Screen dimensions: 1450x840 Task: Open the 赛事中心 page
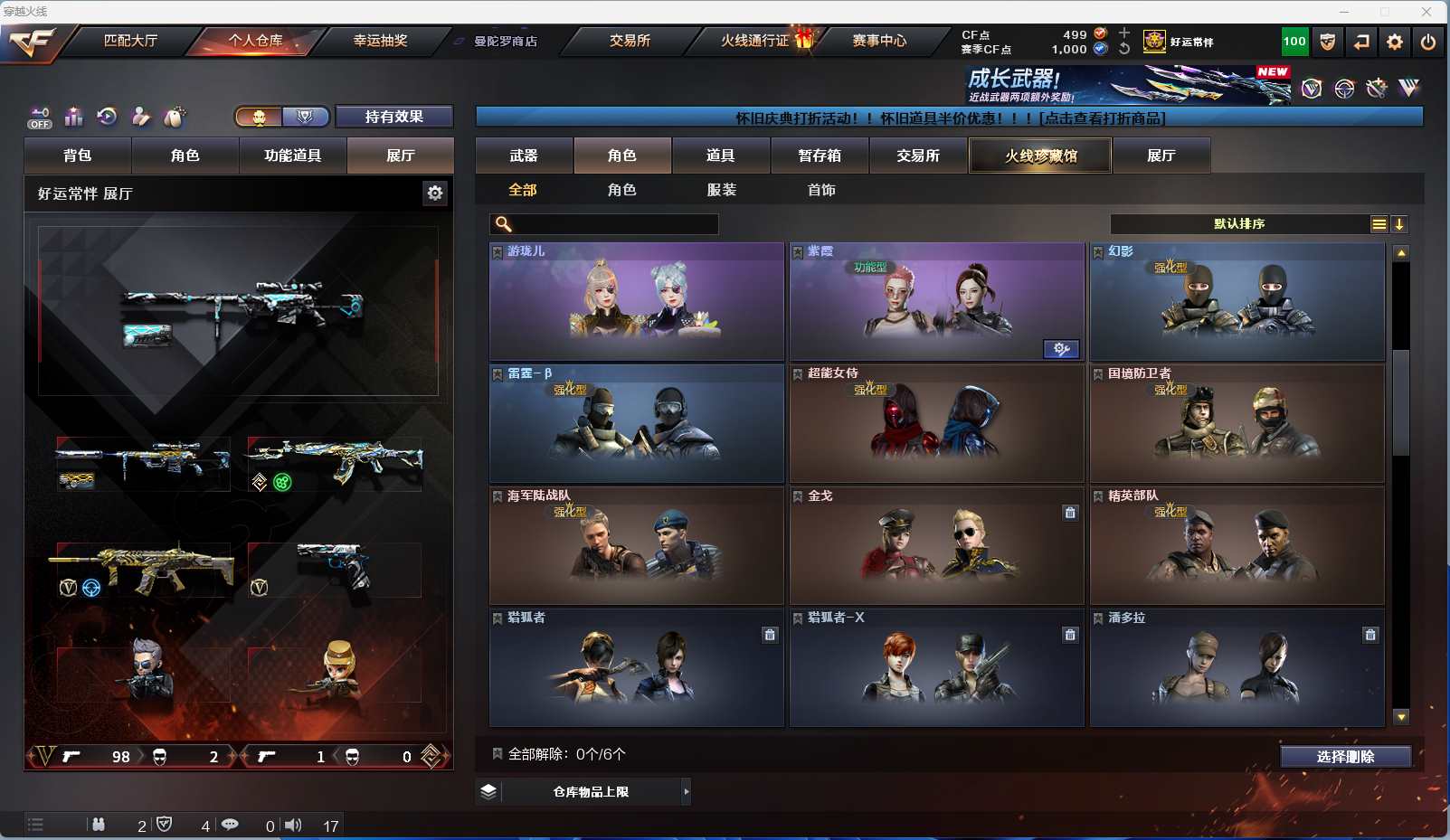point(878,41)
